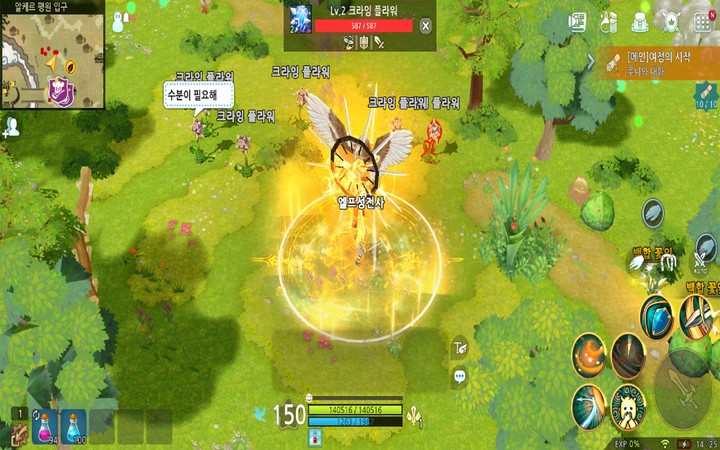This screenshot has width=720, height=450.
Task: Activate the lion face skill
Action: pos(627,405)
